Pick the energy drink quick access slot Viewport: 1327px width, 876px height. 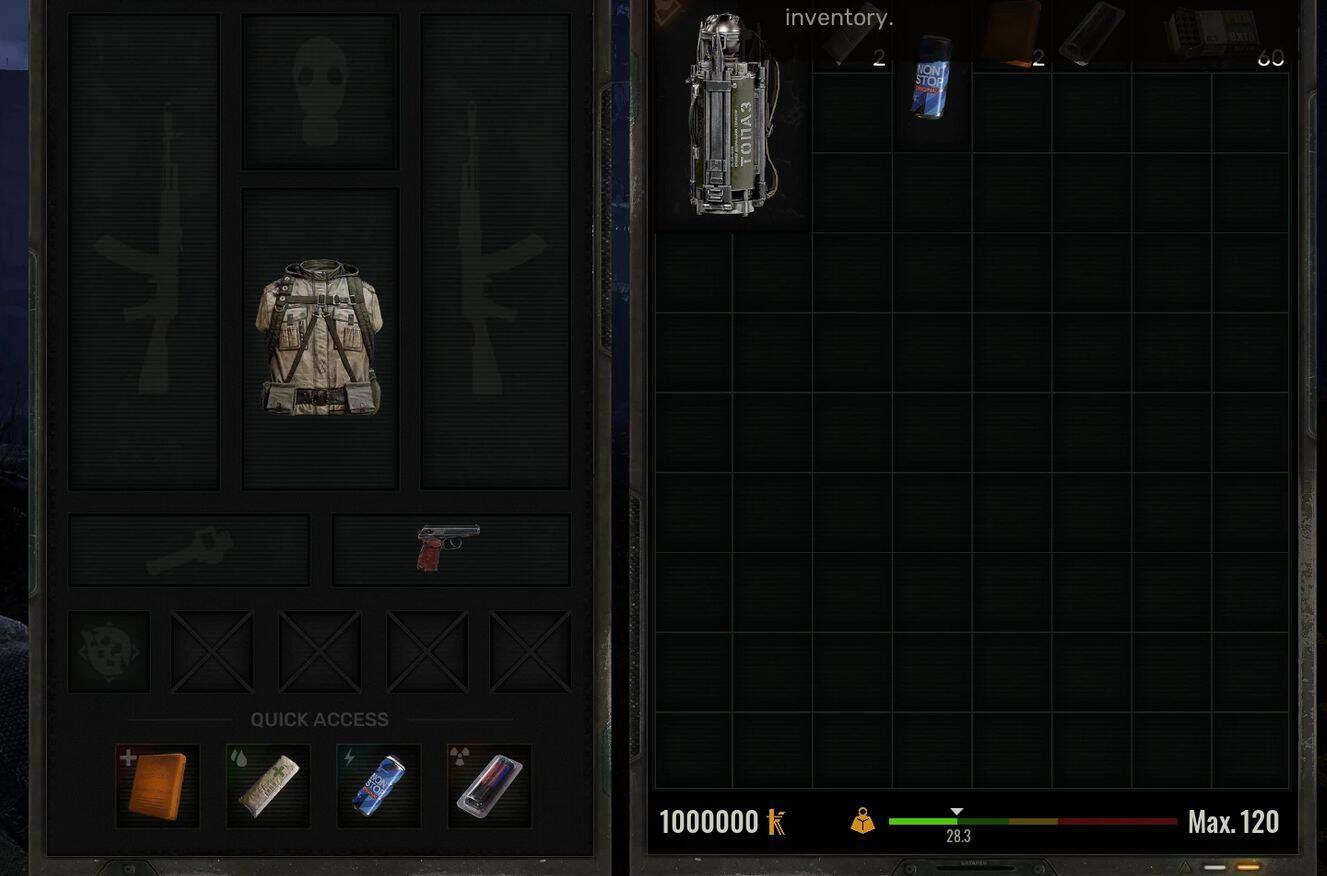point(379,786)
